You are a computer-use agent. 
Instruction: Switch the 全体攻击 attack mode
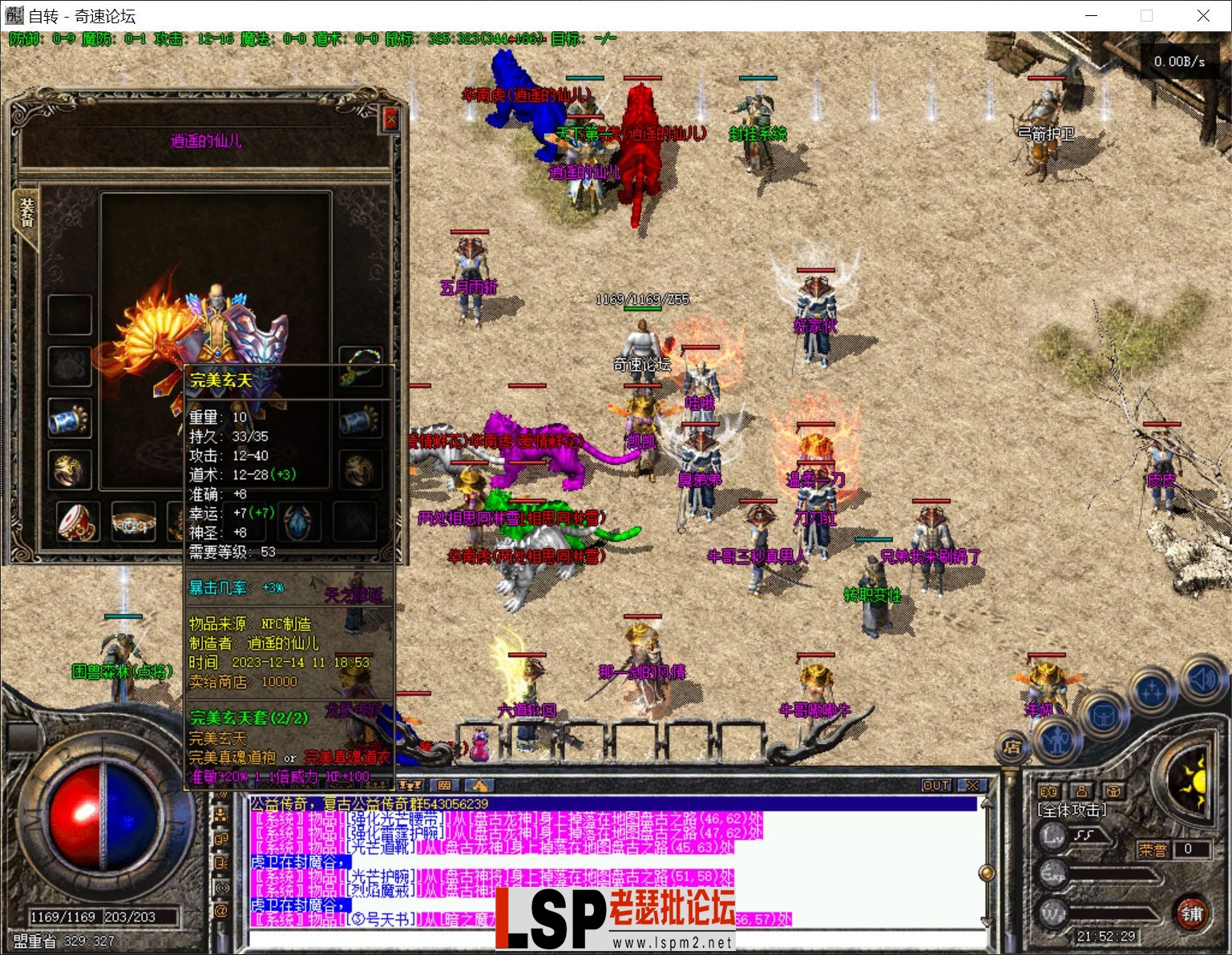pyautogui.click(x=1072, y=810)
